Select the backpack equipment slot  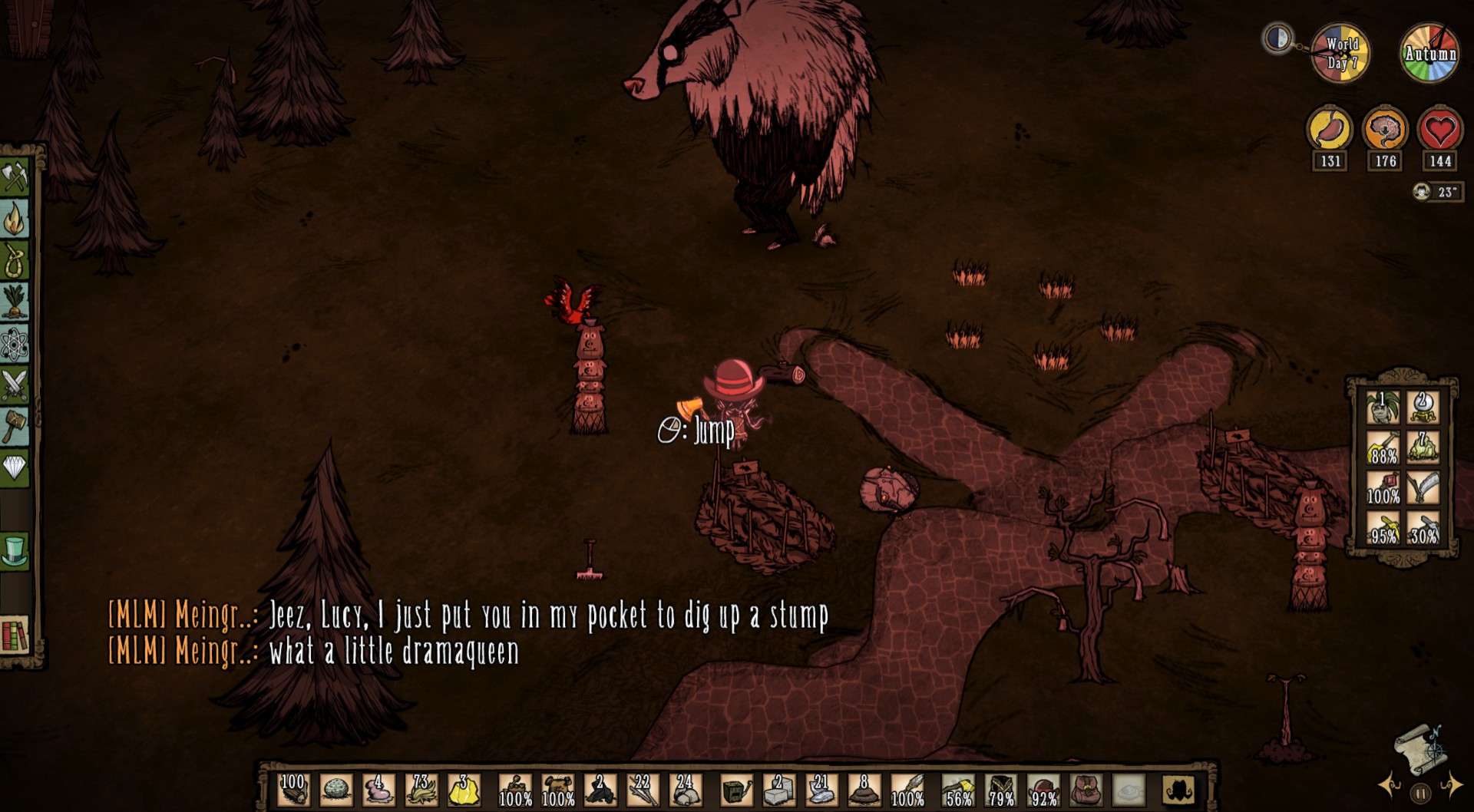click(x=1086, y=790)
